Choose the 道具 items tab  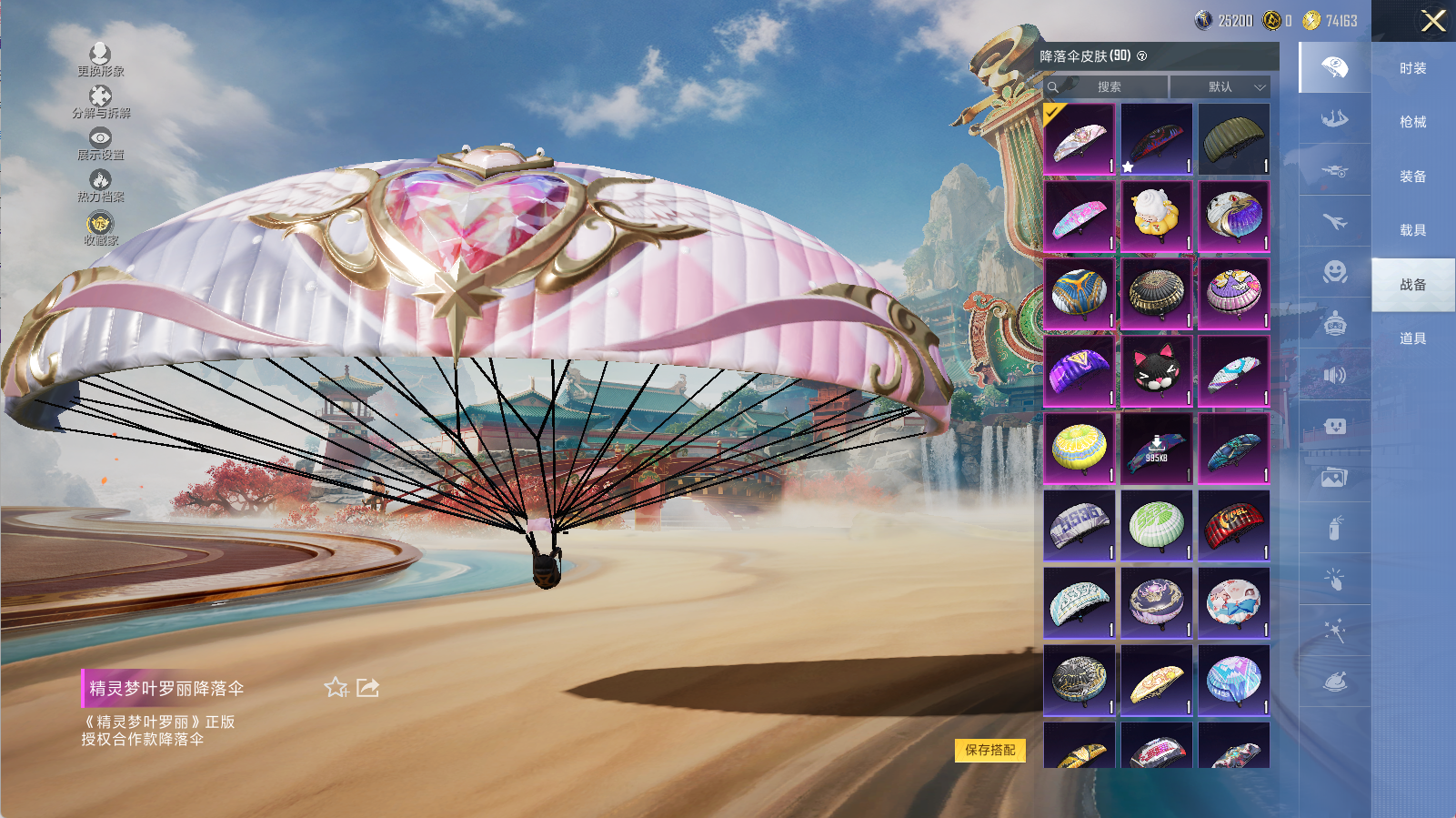(1412, 338)
